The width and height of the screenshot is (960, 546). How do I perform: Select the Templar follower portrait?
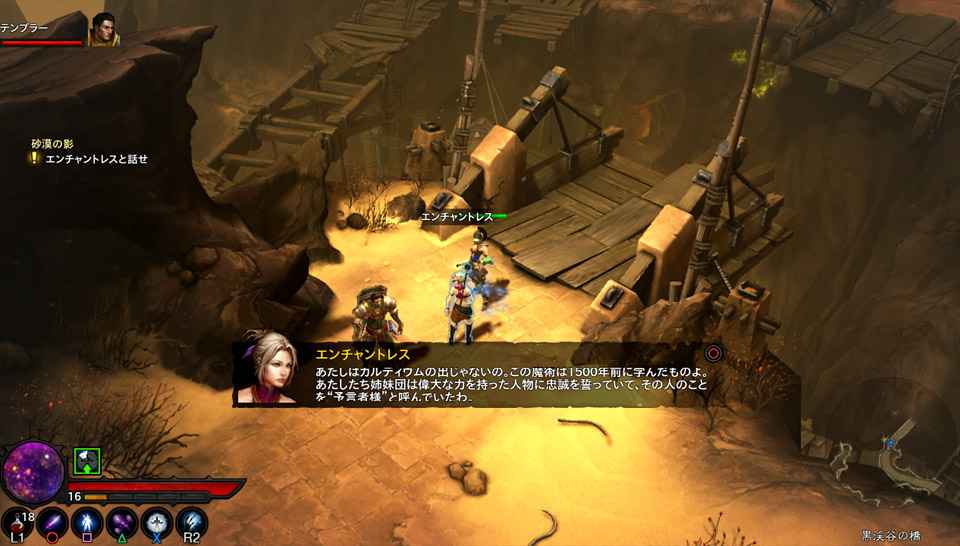pyautogui.click(x=103, y=29)
